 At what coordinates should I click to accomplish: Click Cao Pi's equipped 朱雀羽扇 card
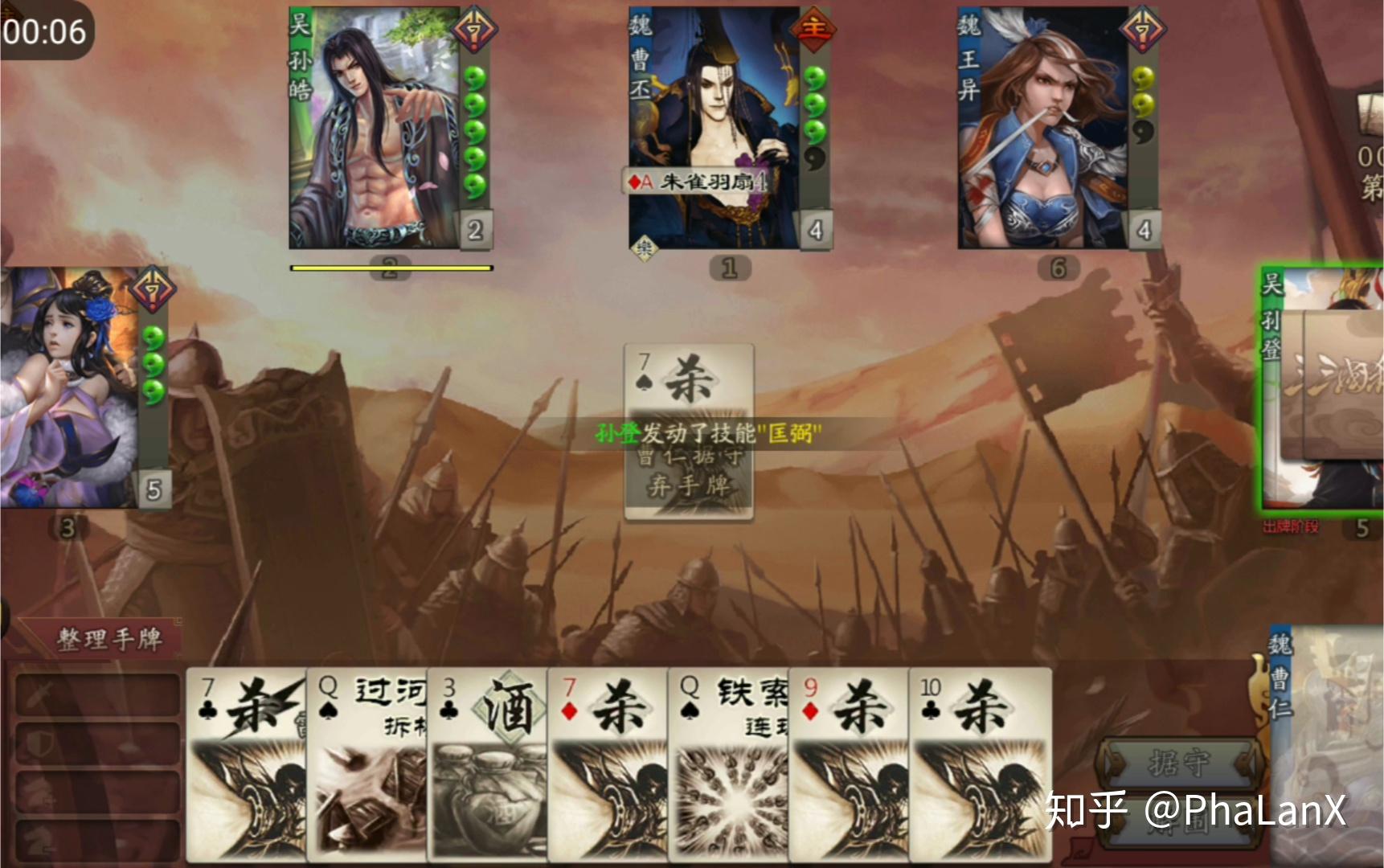[701, 182]
